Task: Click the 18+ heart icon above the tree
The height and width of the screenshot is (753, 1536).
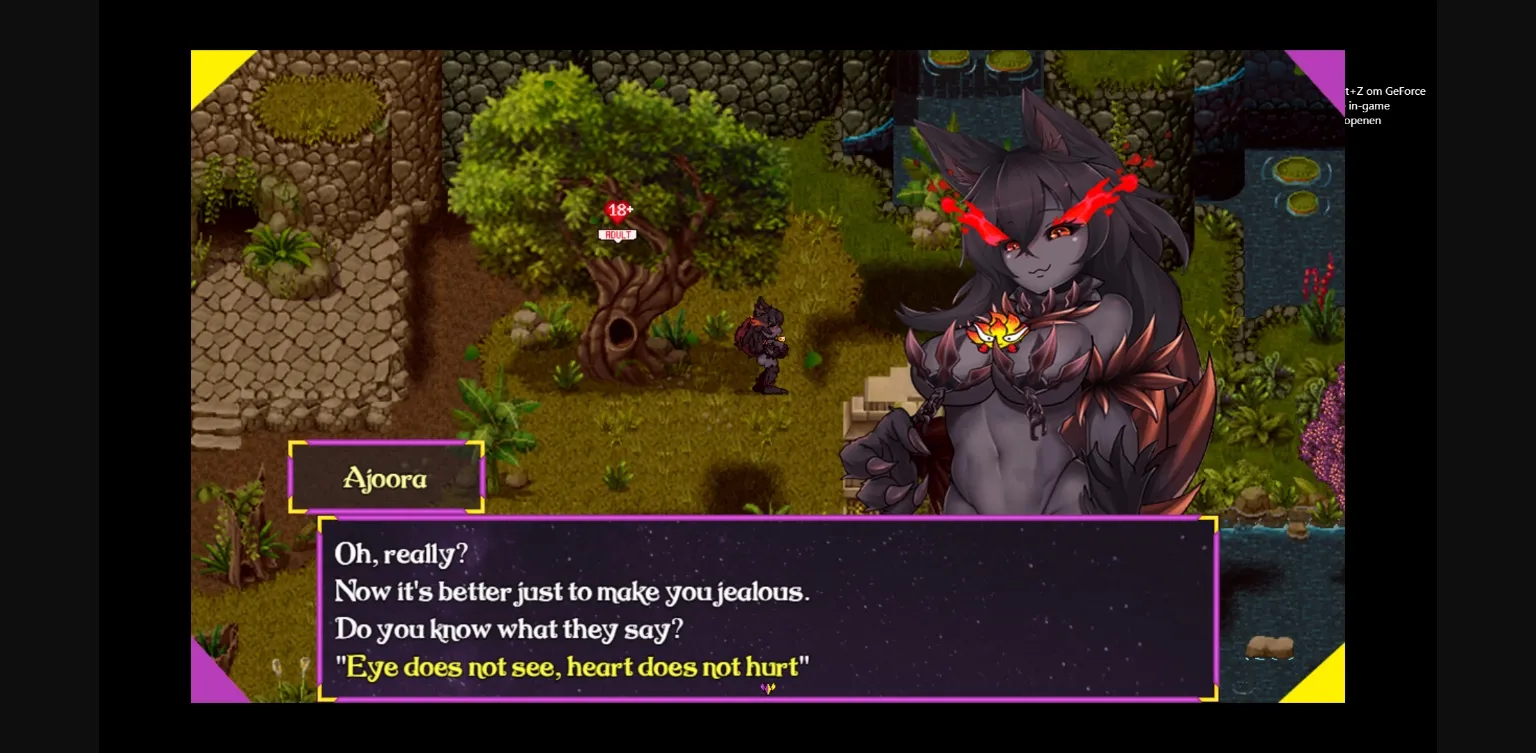Action: click(x=620, y=211)
